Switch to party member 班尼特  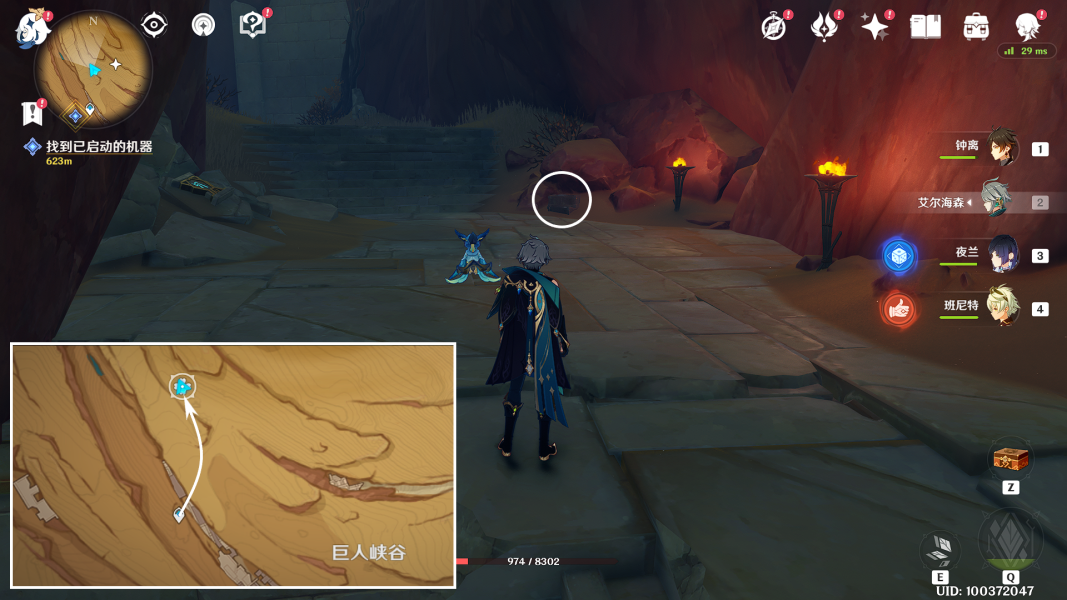(x=1002, y=308)
